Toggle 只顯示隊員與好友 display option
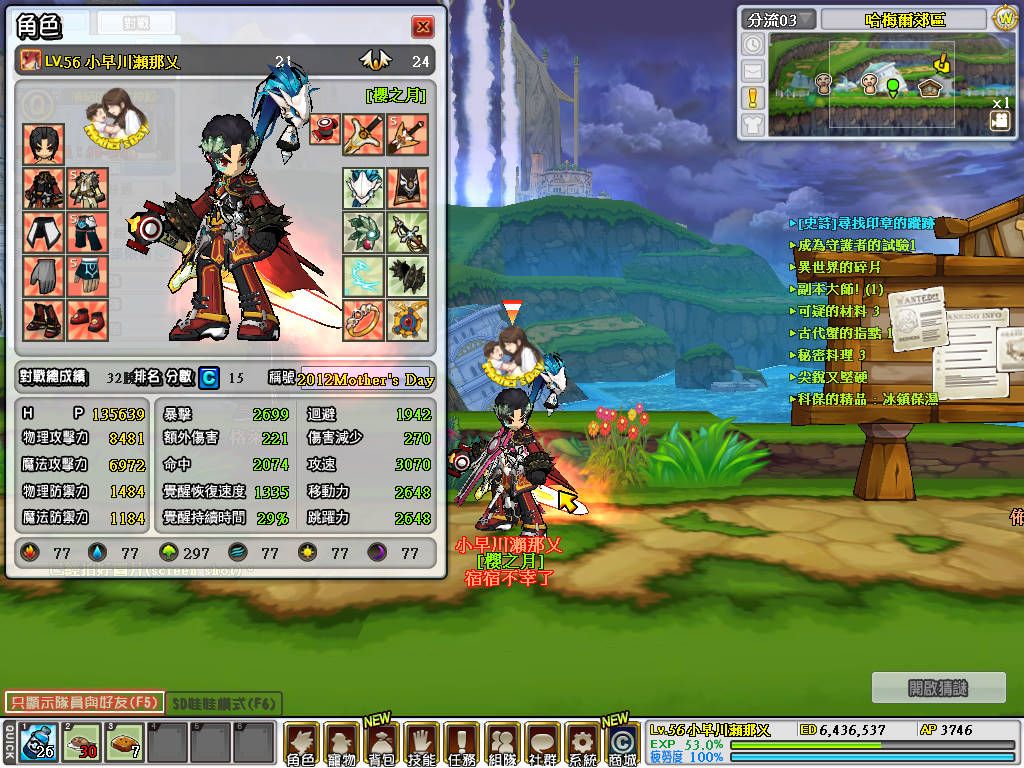 click(x=82, y=702)
